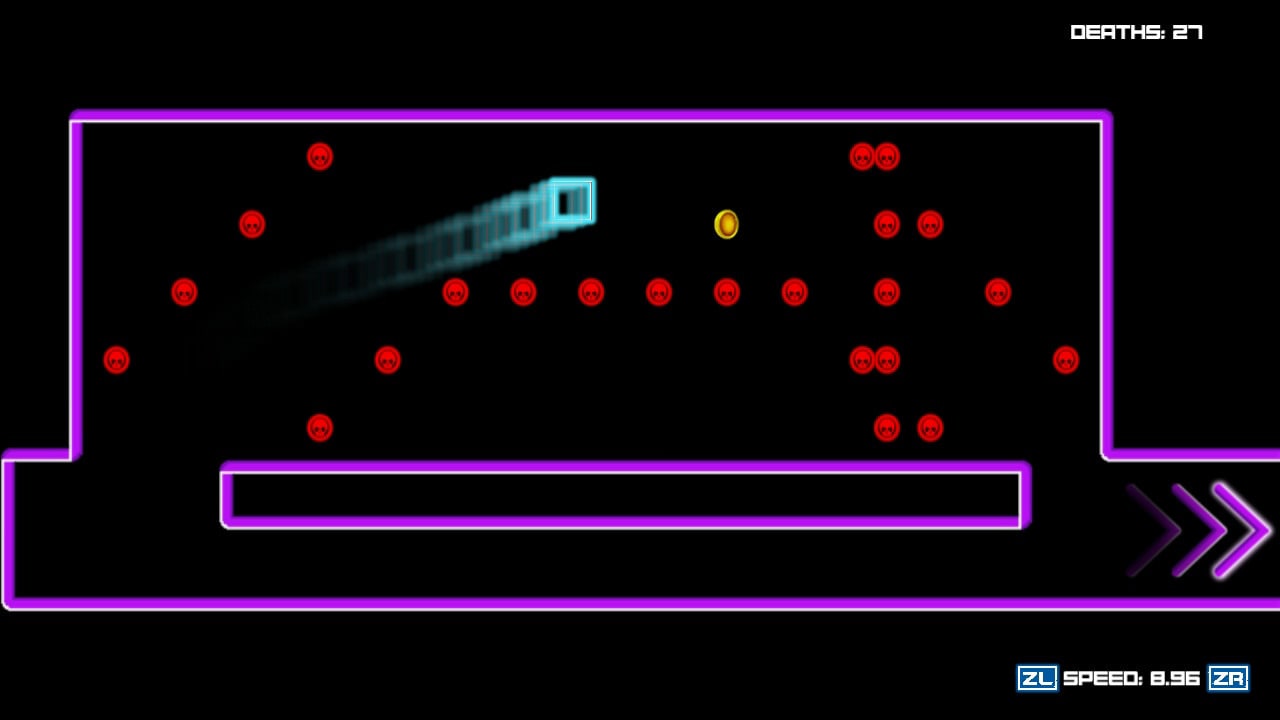
Task: Click the top purple boundary wall
Action: [590, 118]
